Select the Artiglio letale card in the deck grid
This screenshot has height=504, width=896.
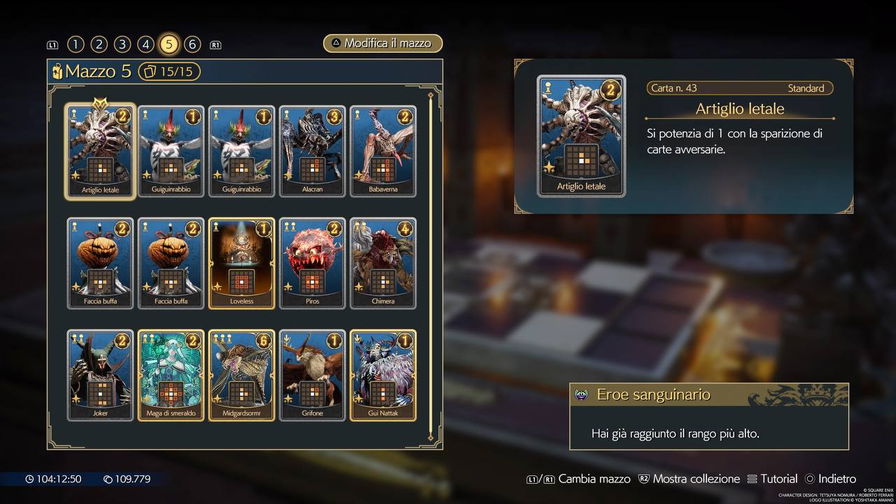pos(99,150)
